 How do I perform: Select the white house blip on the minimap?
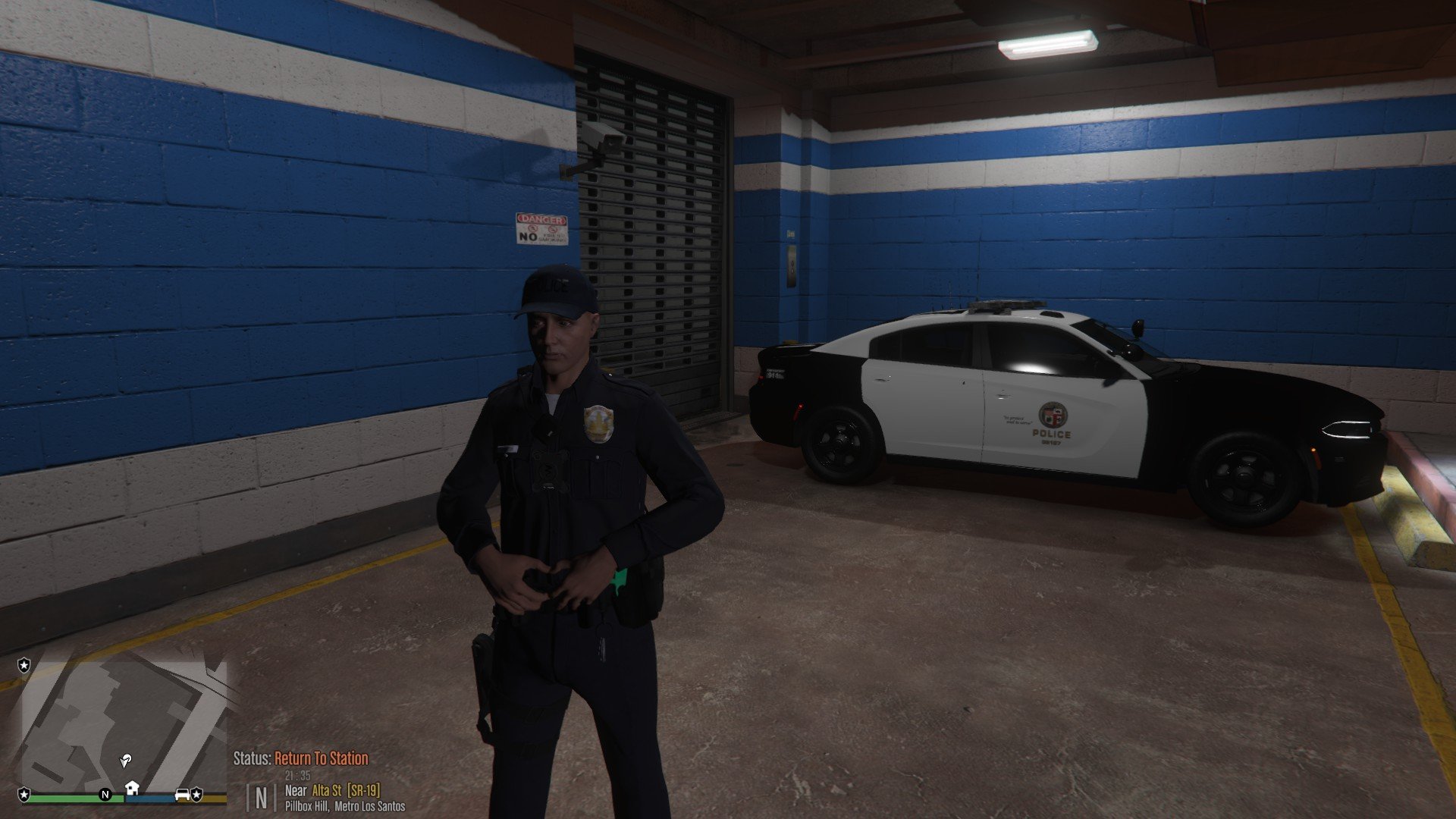tap(132, 788)
